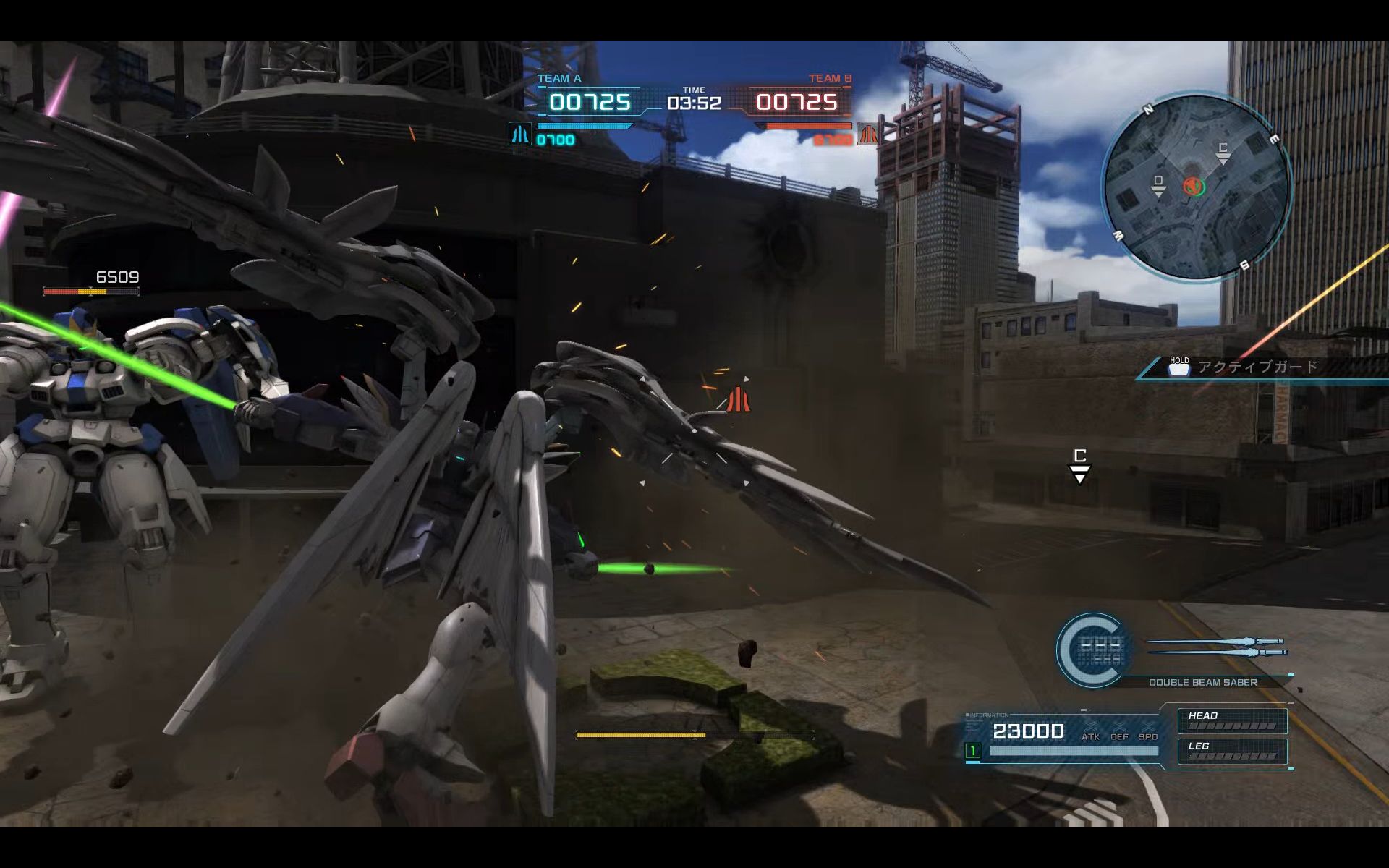1389x868 pixels.
Task: Click point C marker on the minimap
Action: tap(1223, 152)
